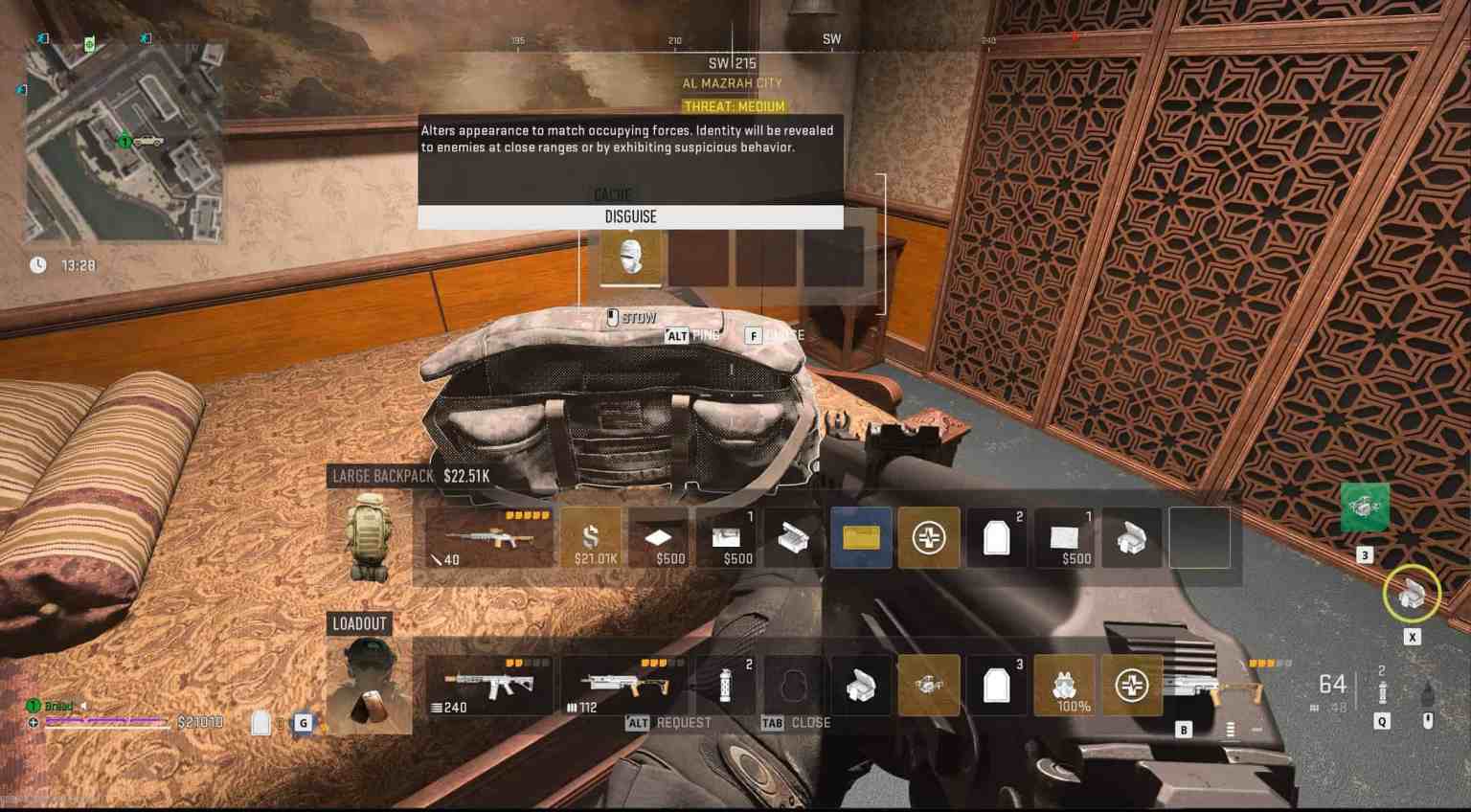
Task: Select the rifle with 40 ammo in backpack
Action: 488,536
